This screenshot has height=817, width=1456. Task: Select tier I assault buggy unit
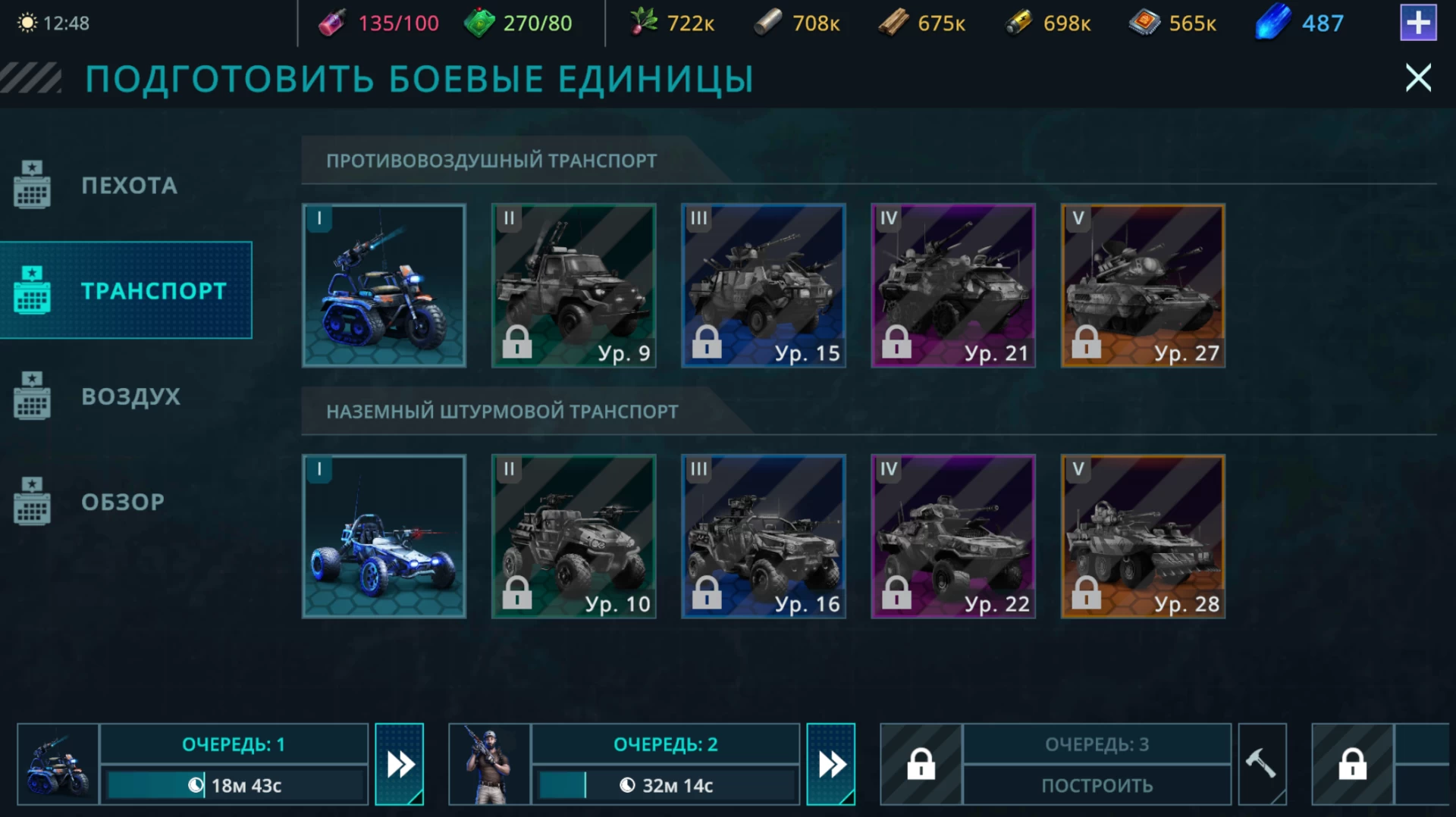[x=384, y=537]
